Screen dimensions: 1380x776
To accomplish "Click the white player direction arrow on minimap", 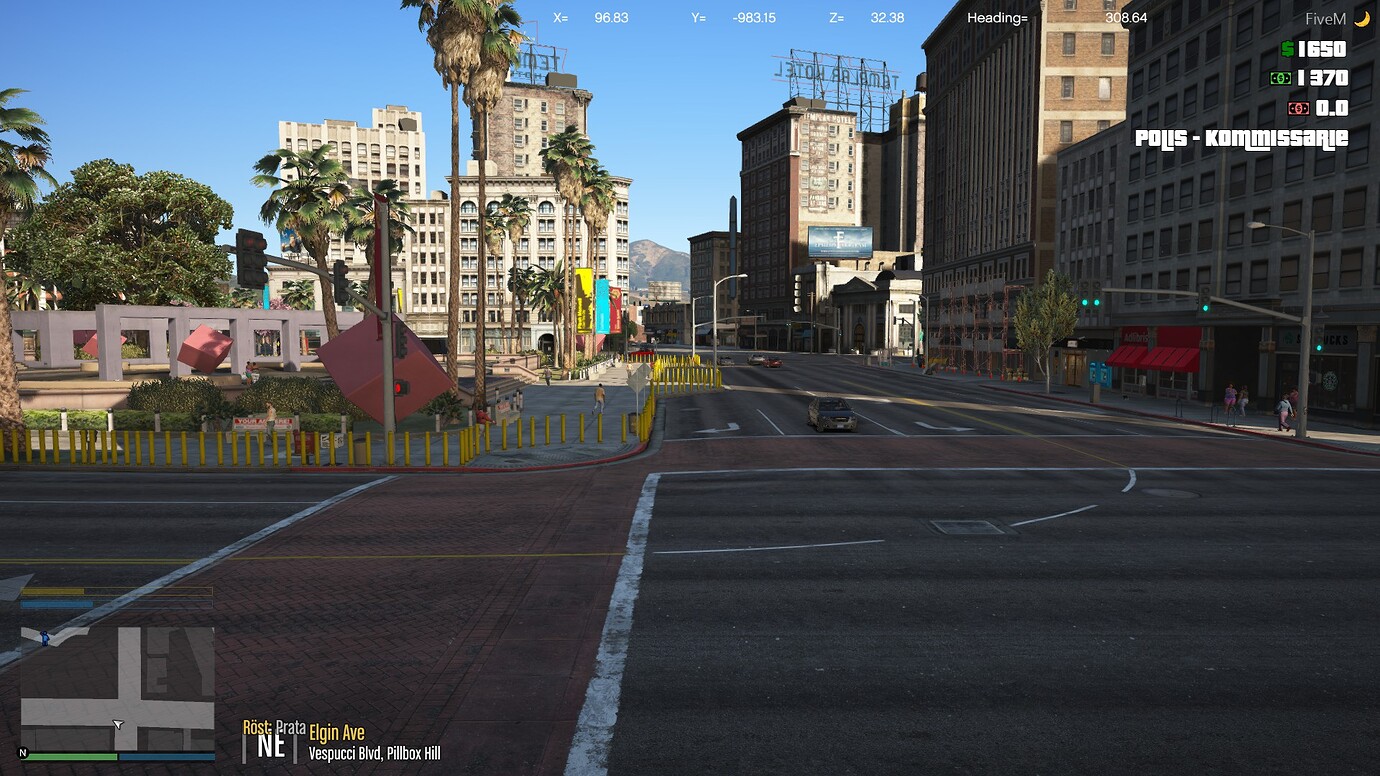I will click(117, 725).
